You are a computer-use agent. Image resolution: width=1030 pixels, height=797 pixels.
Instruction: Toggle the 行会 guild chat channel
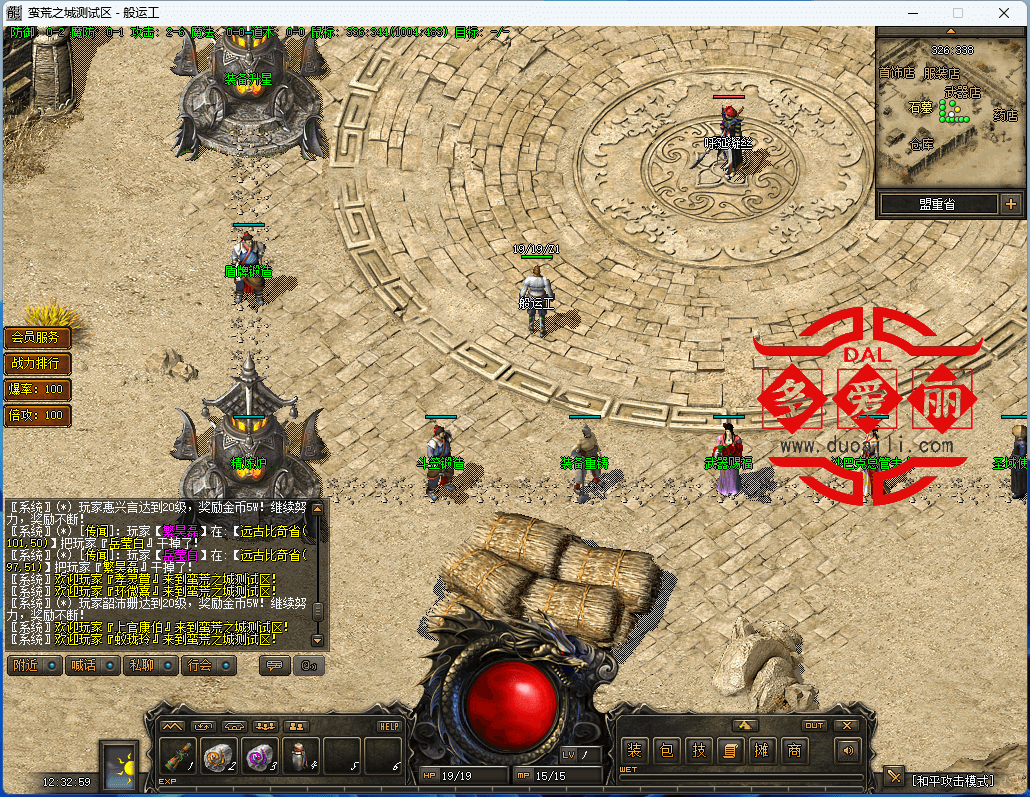[x=208, y=665]
